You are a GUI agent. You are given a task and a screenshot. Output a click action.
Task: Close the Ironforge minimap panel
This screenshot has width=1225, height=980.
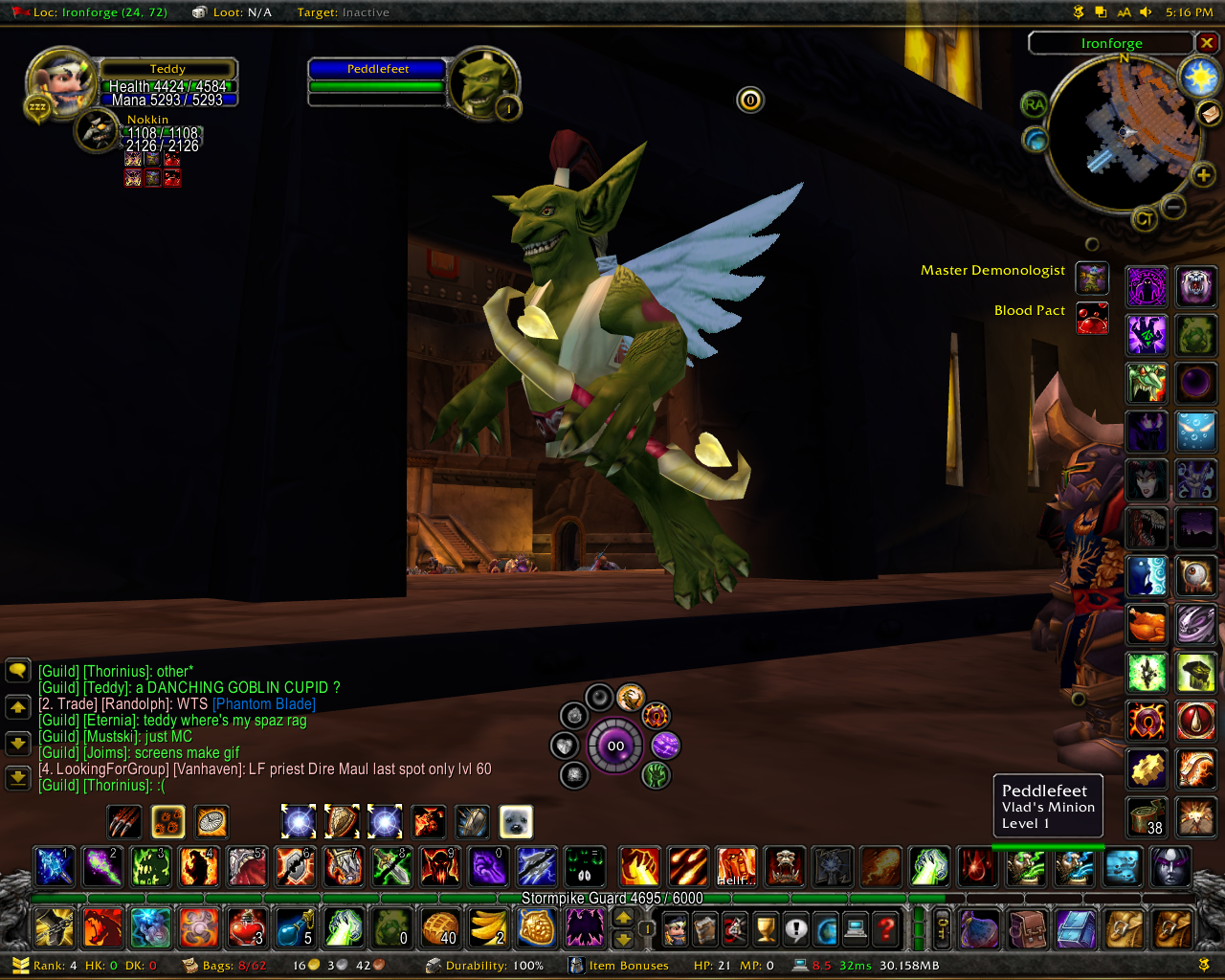tap(1207, 43)
